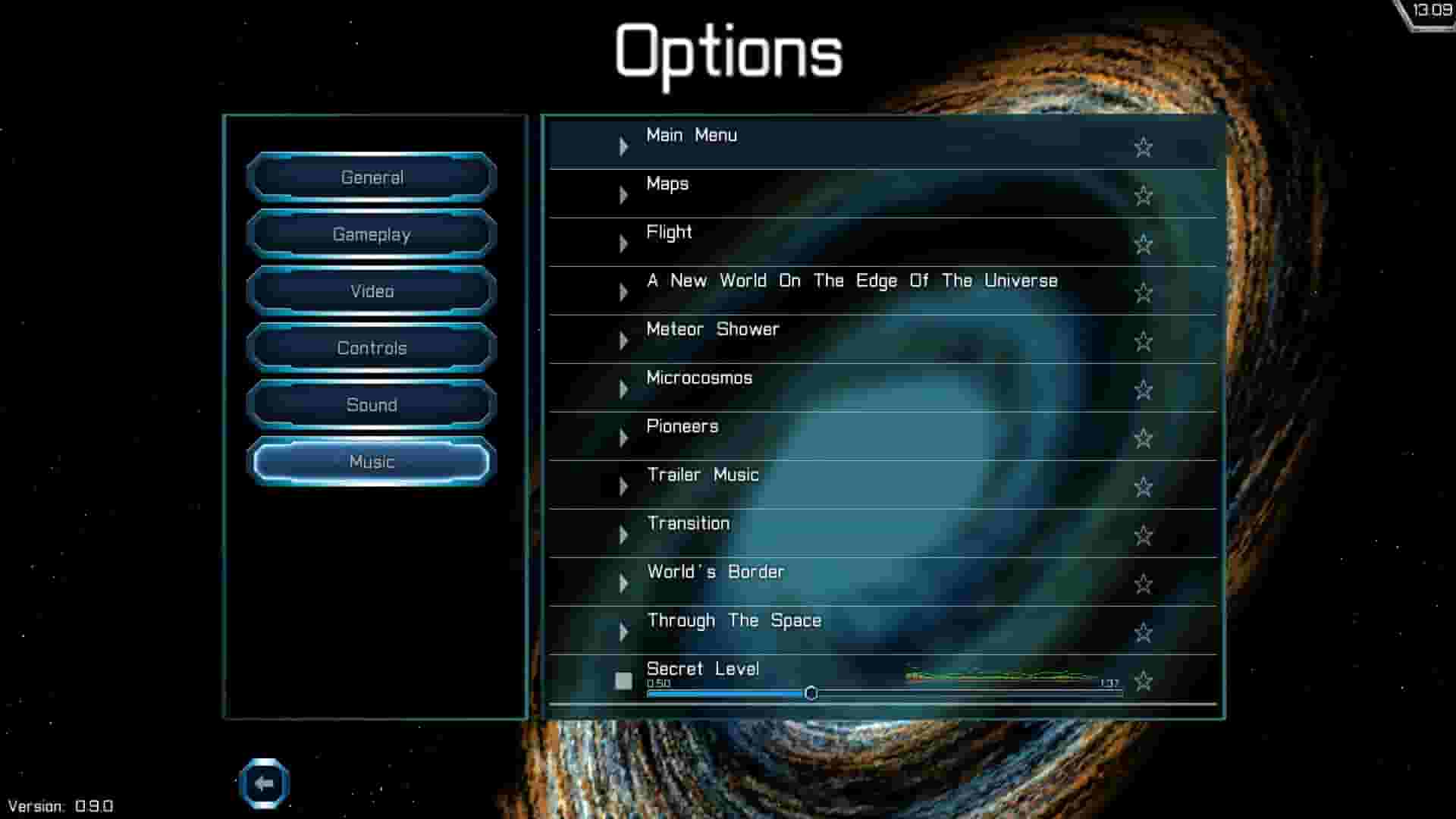This screenshot has height=819, width=1456.
Task: Star the Transition track
Action: [x=1143, y=536]
